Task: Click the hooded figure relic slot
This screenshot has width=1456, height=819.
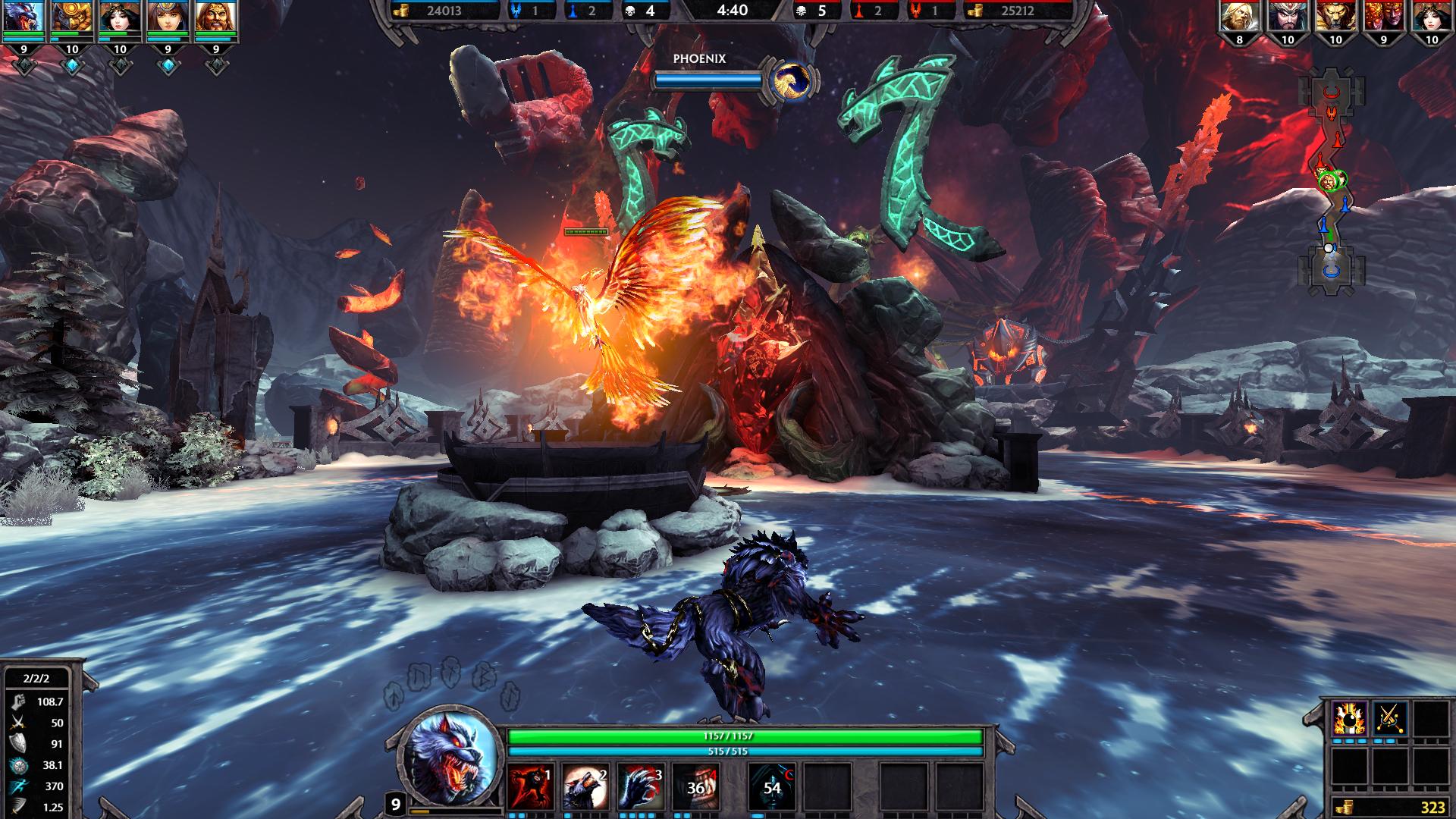Action: pos(772,787)
